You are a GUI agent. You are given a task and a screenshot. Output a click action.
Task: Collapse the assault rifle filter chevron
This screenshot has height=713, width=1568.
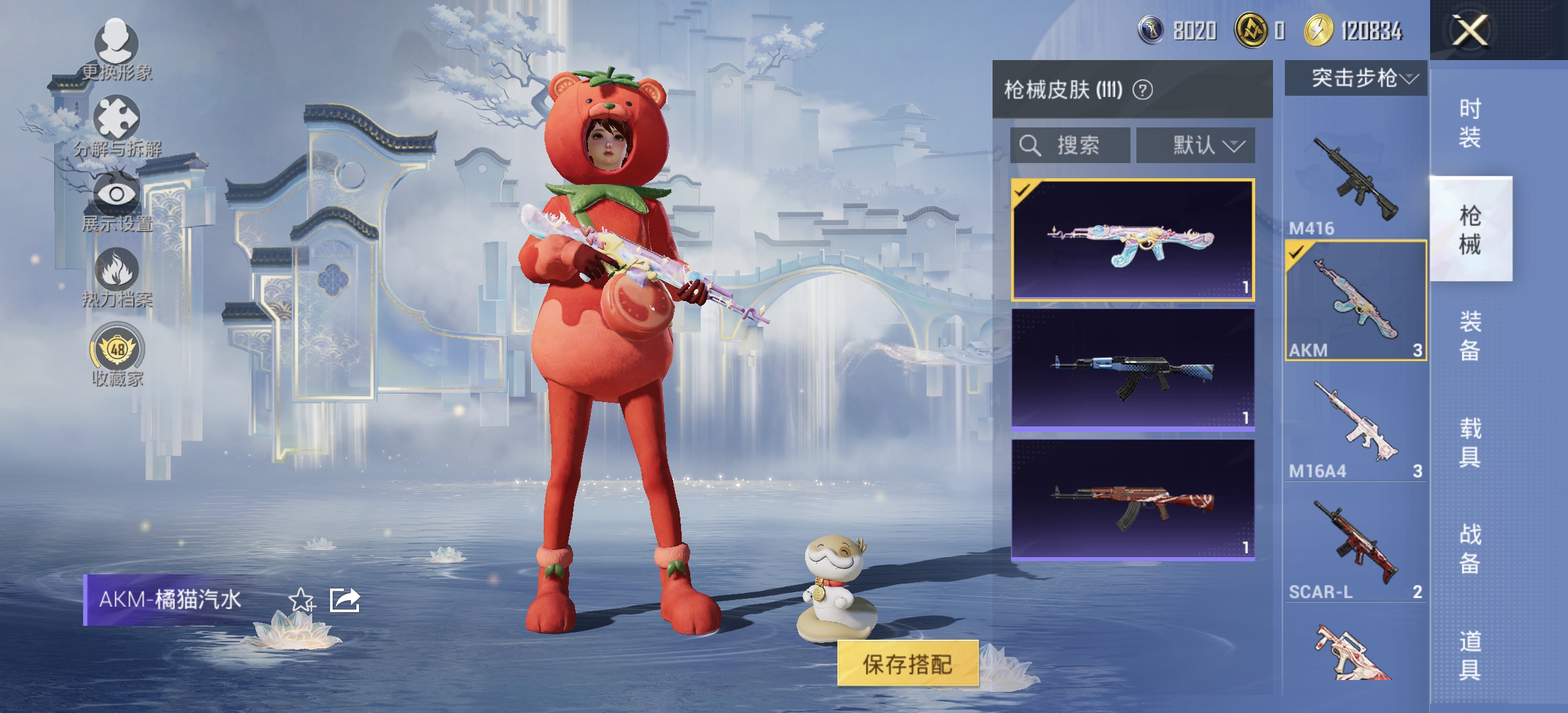pyautogui.click(x=1409, y=78)
